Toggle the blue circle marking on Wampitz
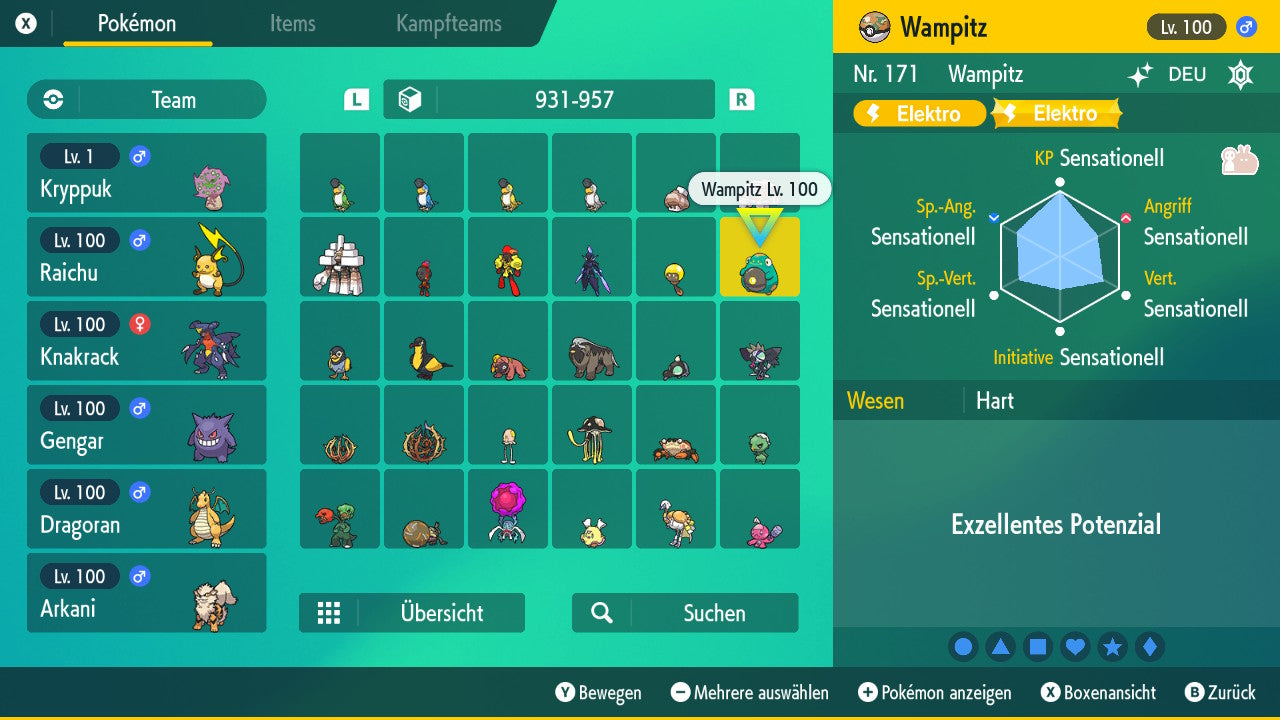 pos(963,646)
